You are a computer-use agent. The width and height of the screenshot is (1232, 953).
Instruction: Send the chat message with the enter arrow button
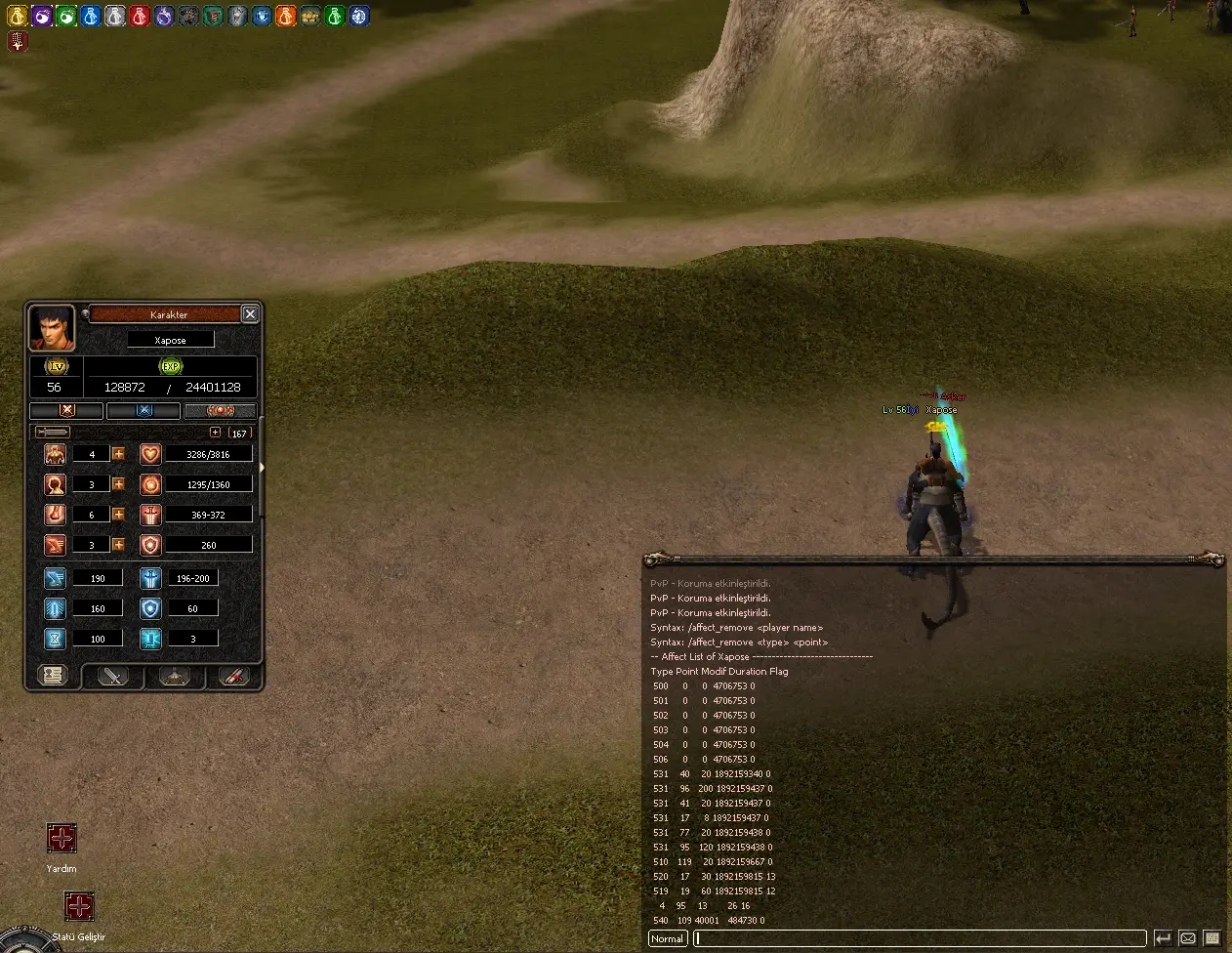click(1163, 938)
